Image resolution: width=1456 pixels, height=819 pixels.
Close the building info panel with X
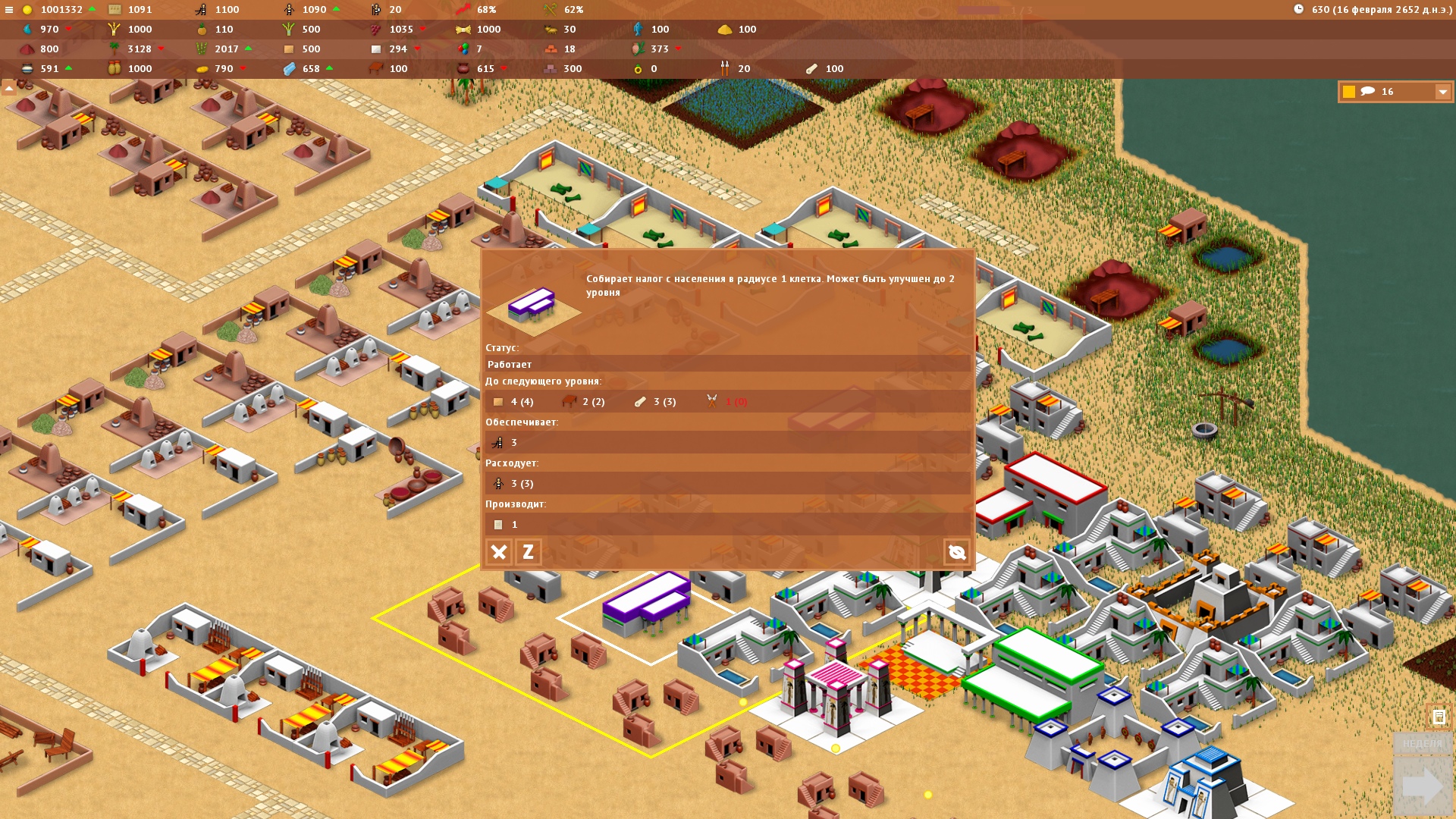[499, 552]
